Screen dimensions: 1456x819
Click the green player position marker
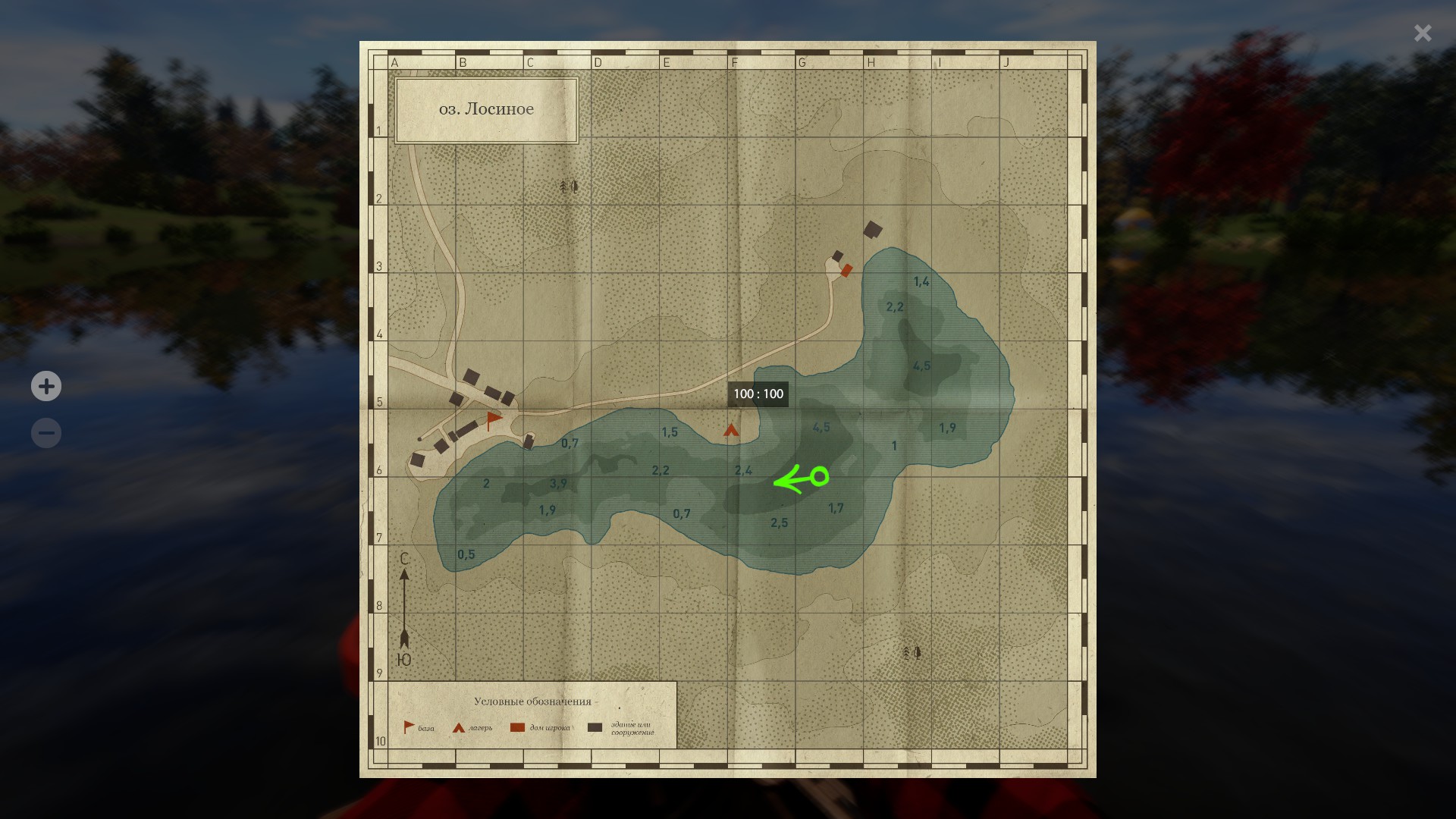819,477
